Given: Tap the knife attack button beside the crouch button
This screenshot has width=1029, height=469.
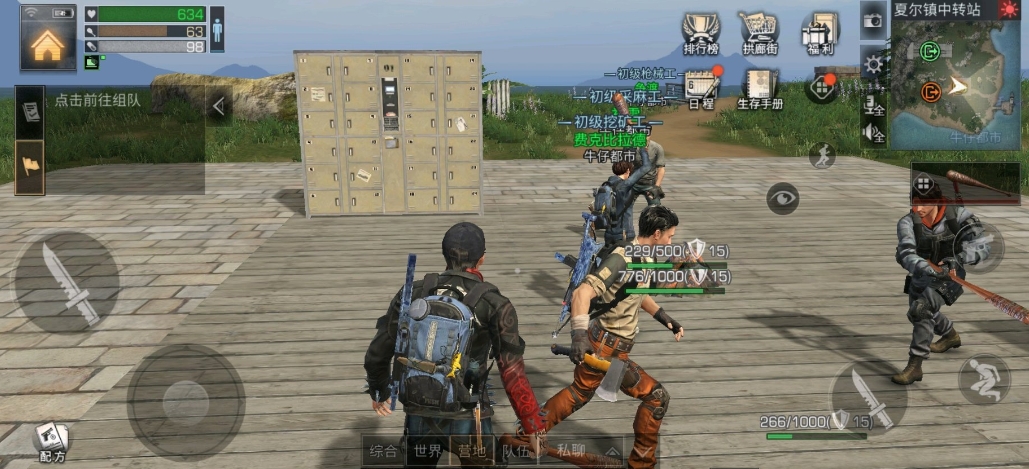Looking at the screenshot, I should tap(869, 397).
